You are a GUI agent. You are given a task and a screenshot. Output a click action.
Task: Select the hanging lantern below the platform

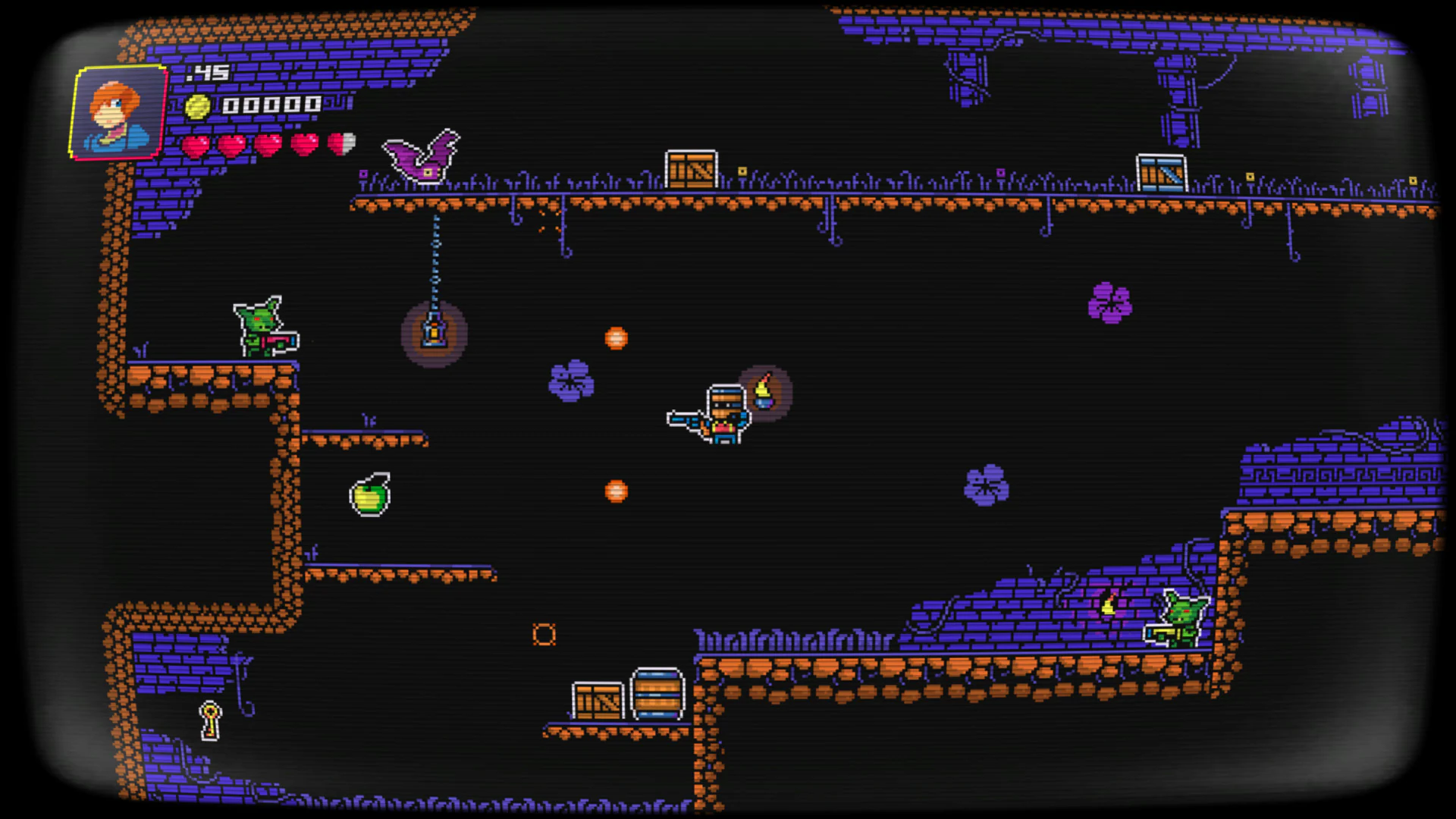(434, 334)
